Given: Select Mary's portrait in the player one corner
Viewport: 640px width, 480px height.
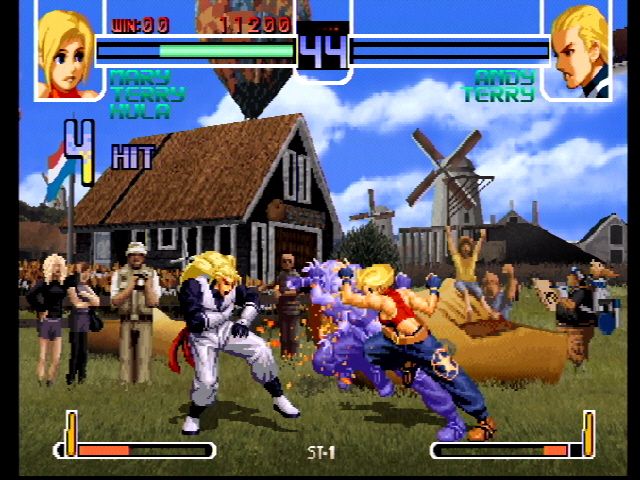Looking at the screenshot, I should [x=68, y=52].
